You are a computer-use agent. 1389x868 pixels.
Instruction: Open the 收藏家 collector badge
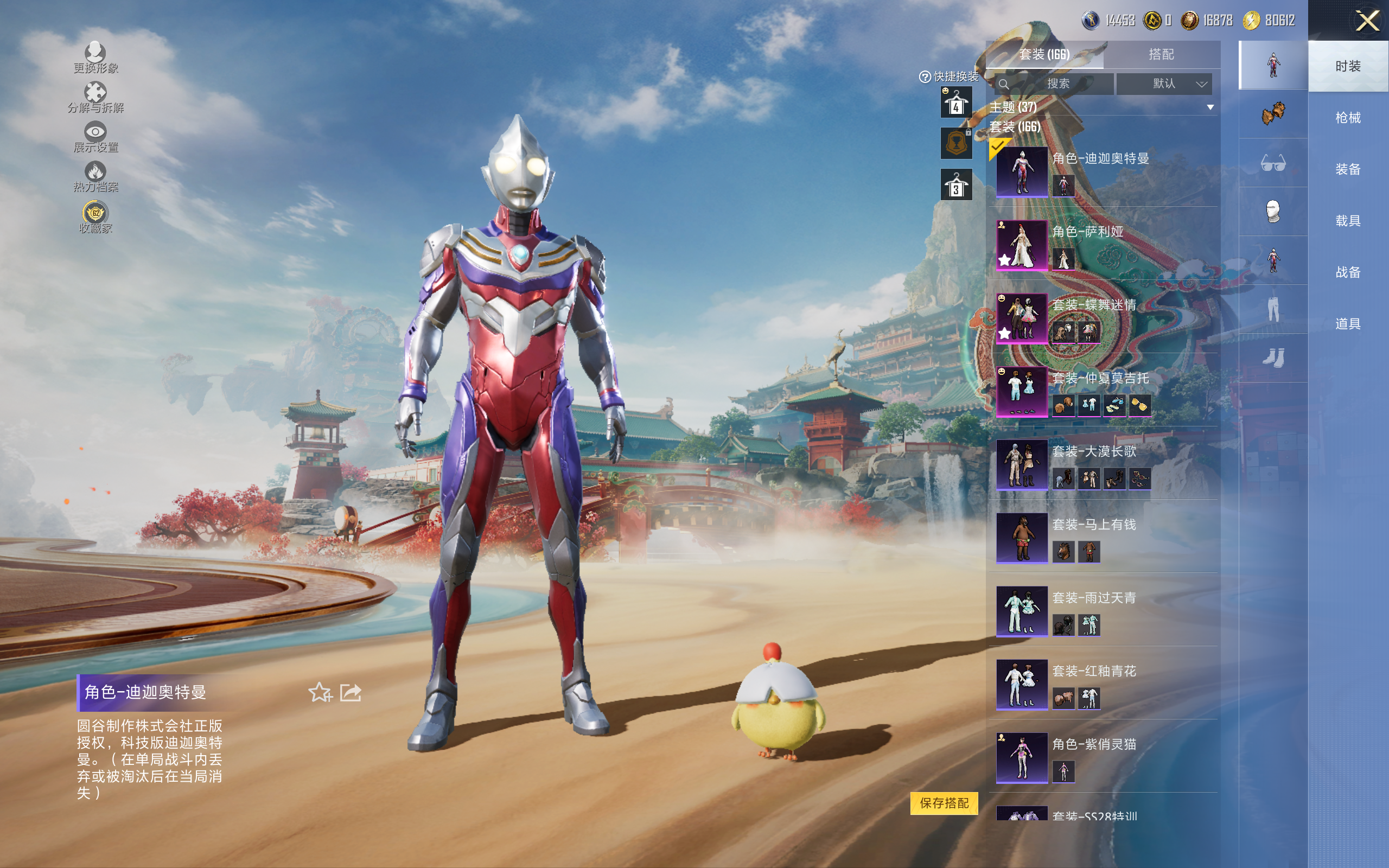click(x=95, y=218)
